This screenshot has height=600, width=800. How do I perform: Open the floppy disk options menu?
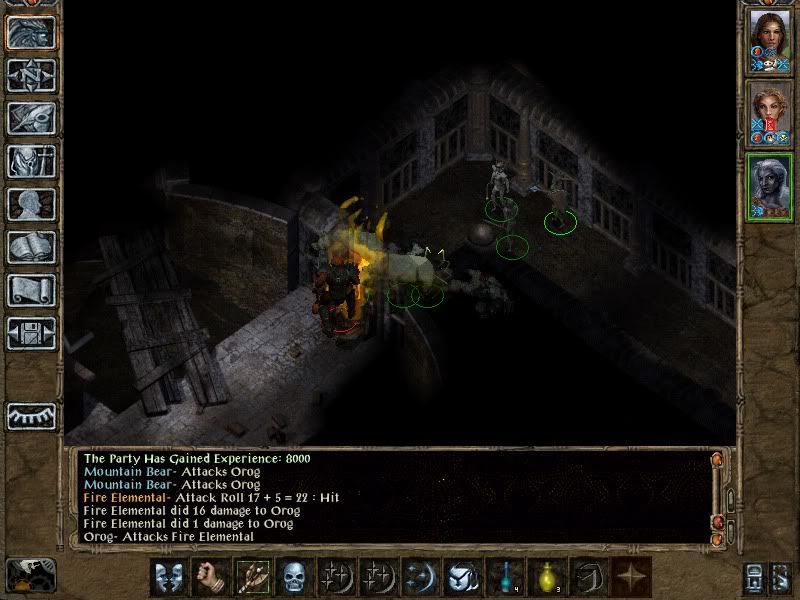31,333
